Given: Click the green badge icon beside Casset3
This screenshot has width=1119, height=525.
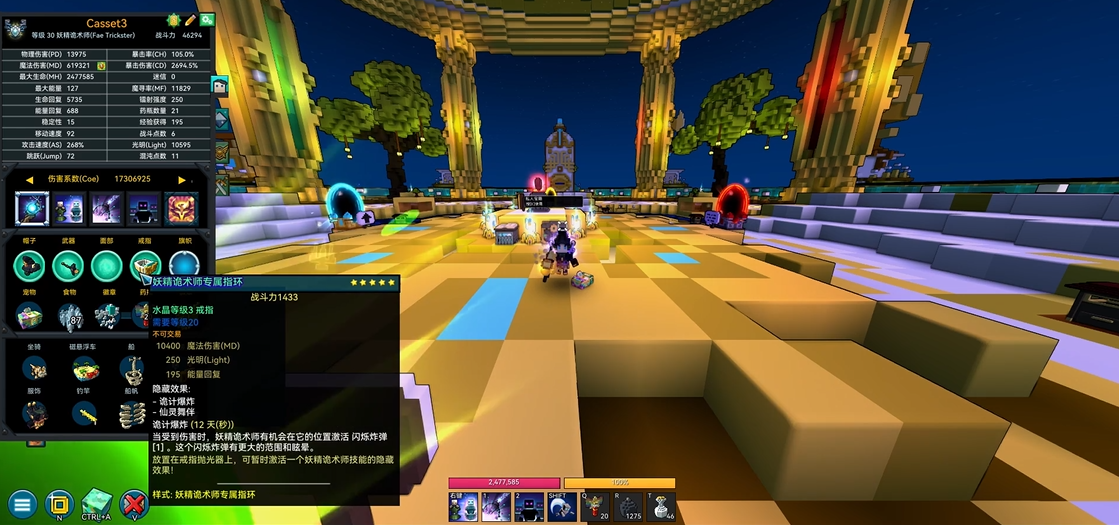Looking at the screenshot, I should pos(172,20).
